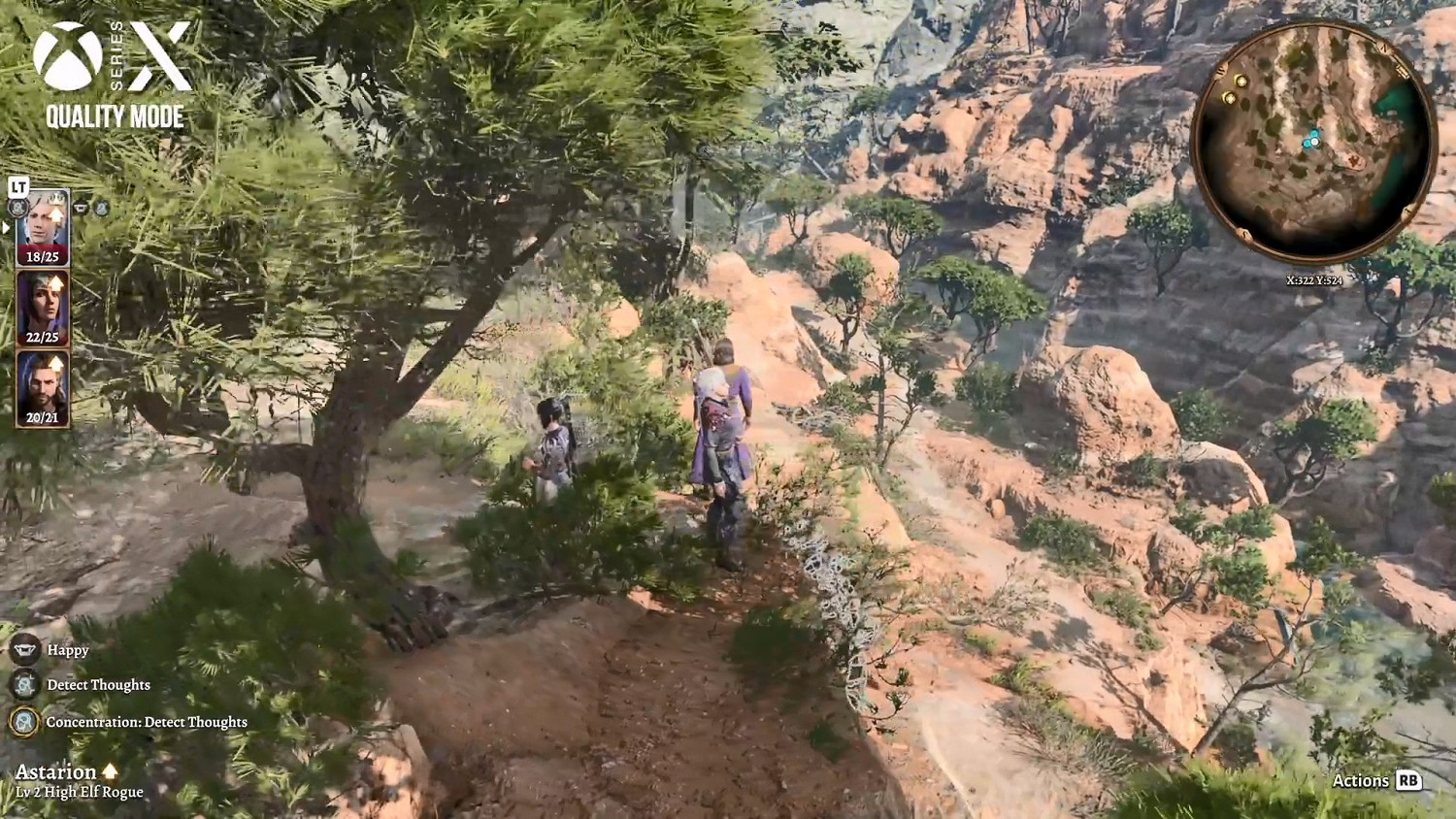This screenshot has height=819, width=1456.
Task: Click Astarion's red health bar showing 18/25
Action: click(x=43, y=255)
